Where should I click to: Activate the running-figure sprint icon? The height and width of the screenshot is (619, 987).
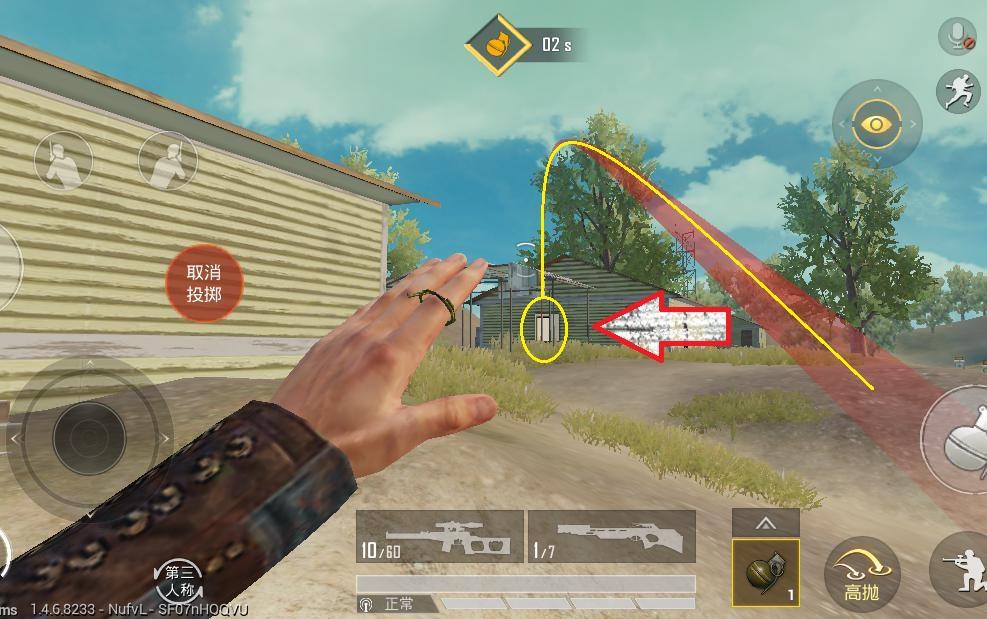tap(957, 91)
